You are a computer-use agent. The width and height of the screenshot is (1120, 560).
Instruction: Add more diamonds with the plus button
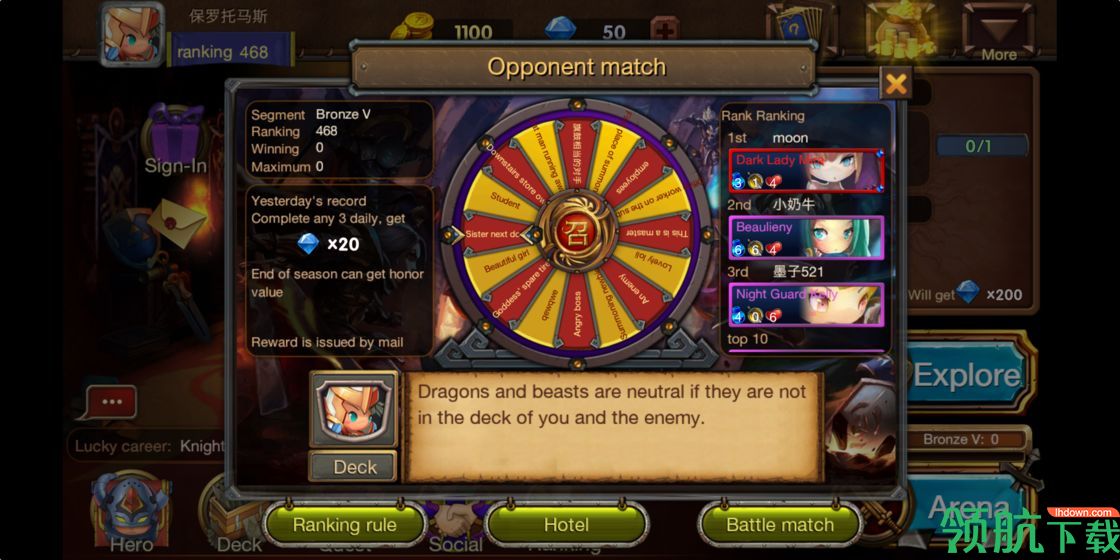(663, 31)
